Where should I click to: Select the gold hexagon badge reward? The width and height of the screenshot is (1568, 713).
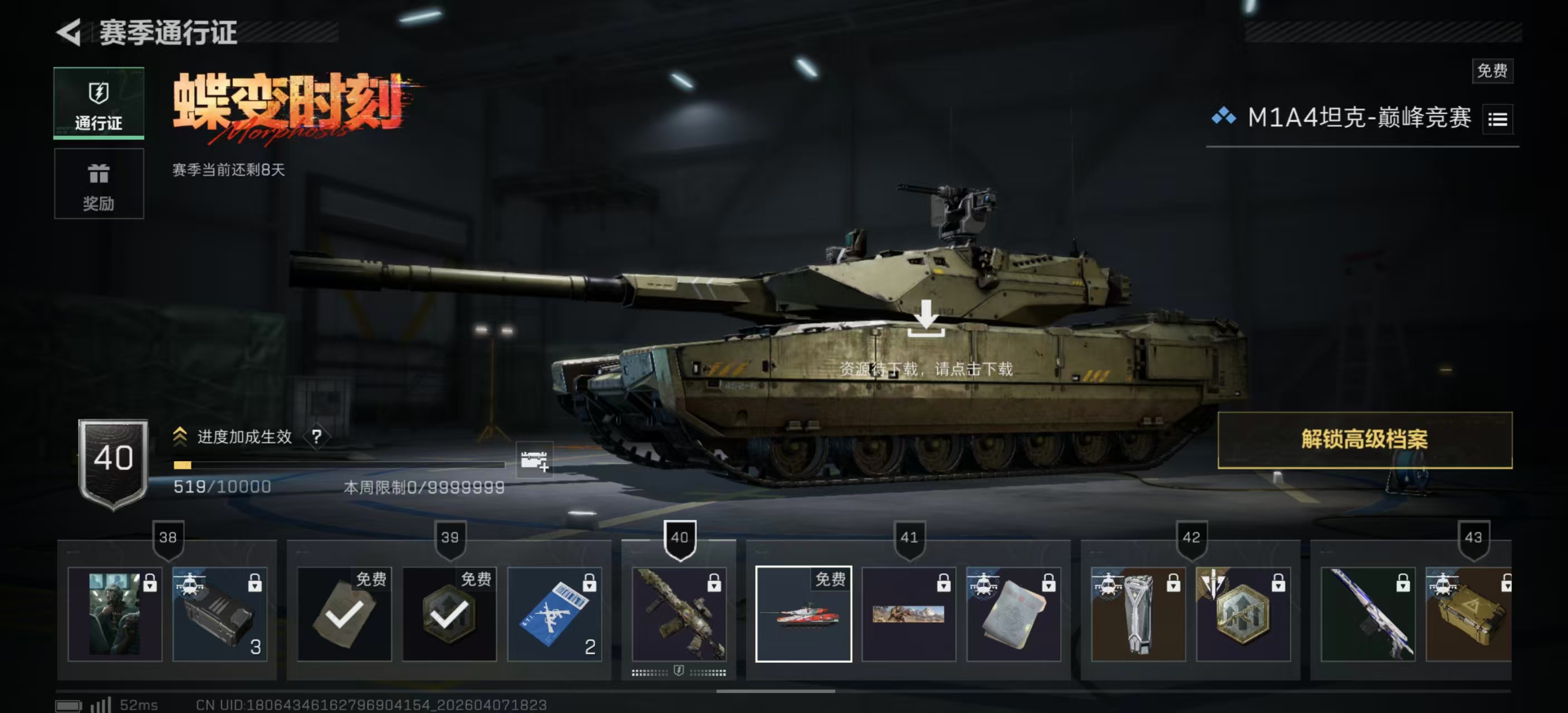click(x=1243, y=614)
